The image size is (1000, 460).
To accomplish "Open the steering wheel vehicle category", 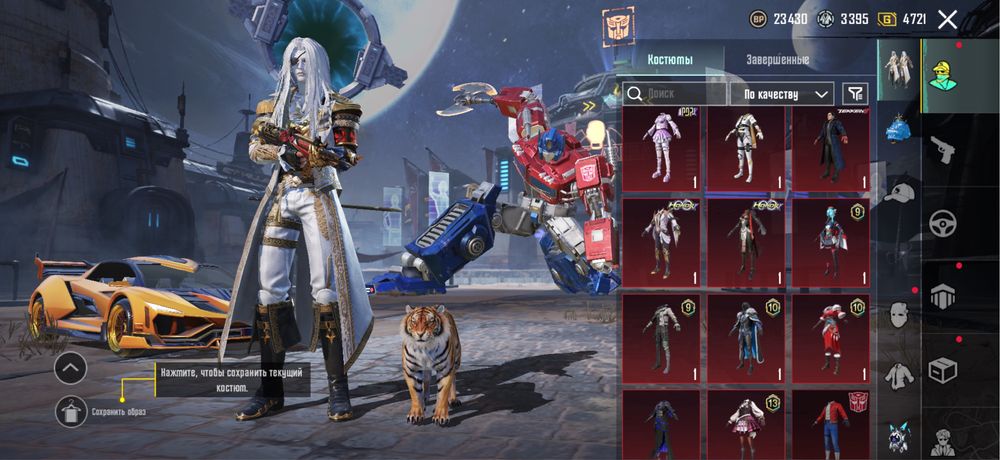I will 943,223.
